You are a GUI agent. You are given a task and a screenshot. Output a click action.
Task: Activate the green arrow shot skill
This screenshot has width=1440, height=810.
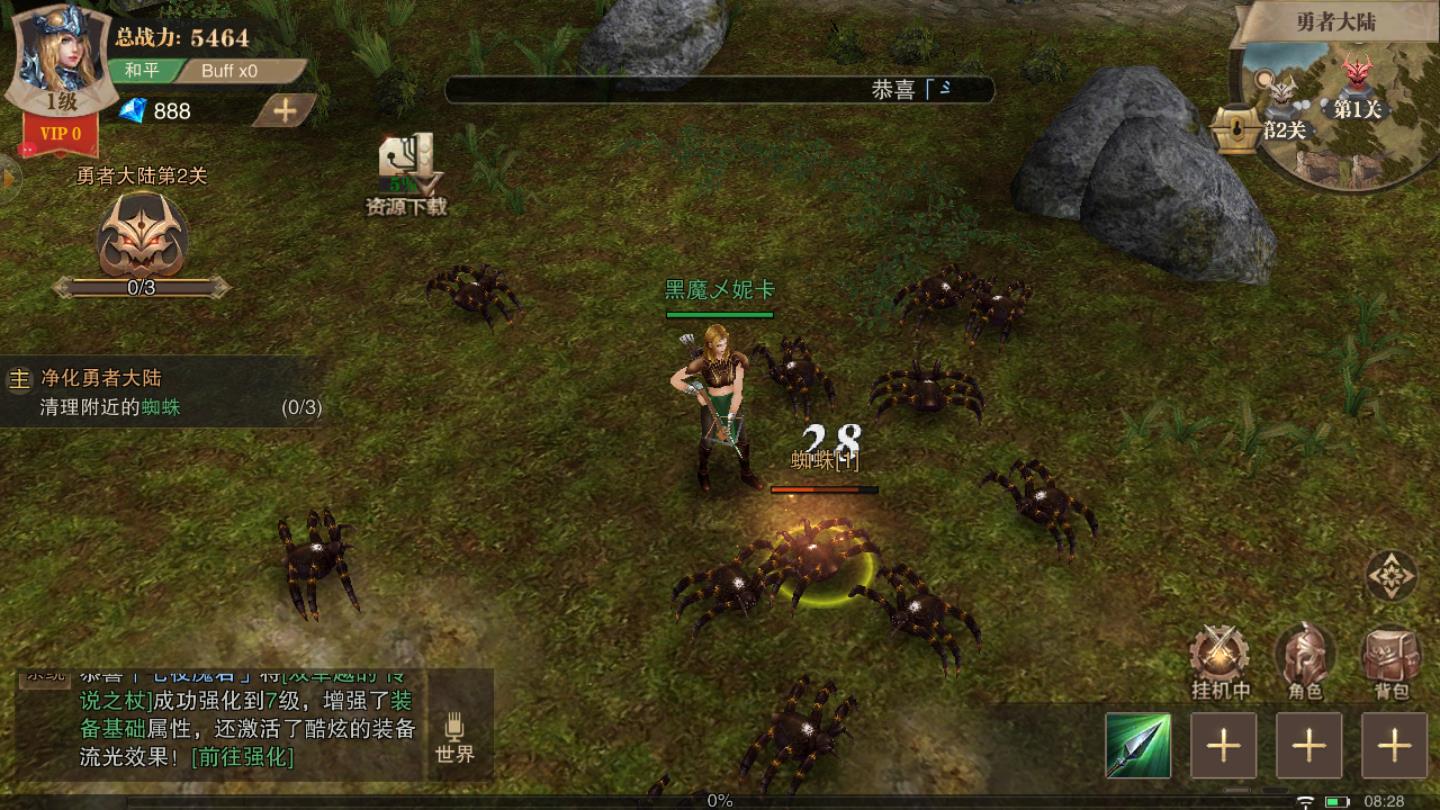(1138, 745)
